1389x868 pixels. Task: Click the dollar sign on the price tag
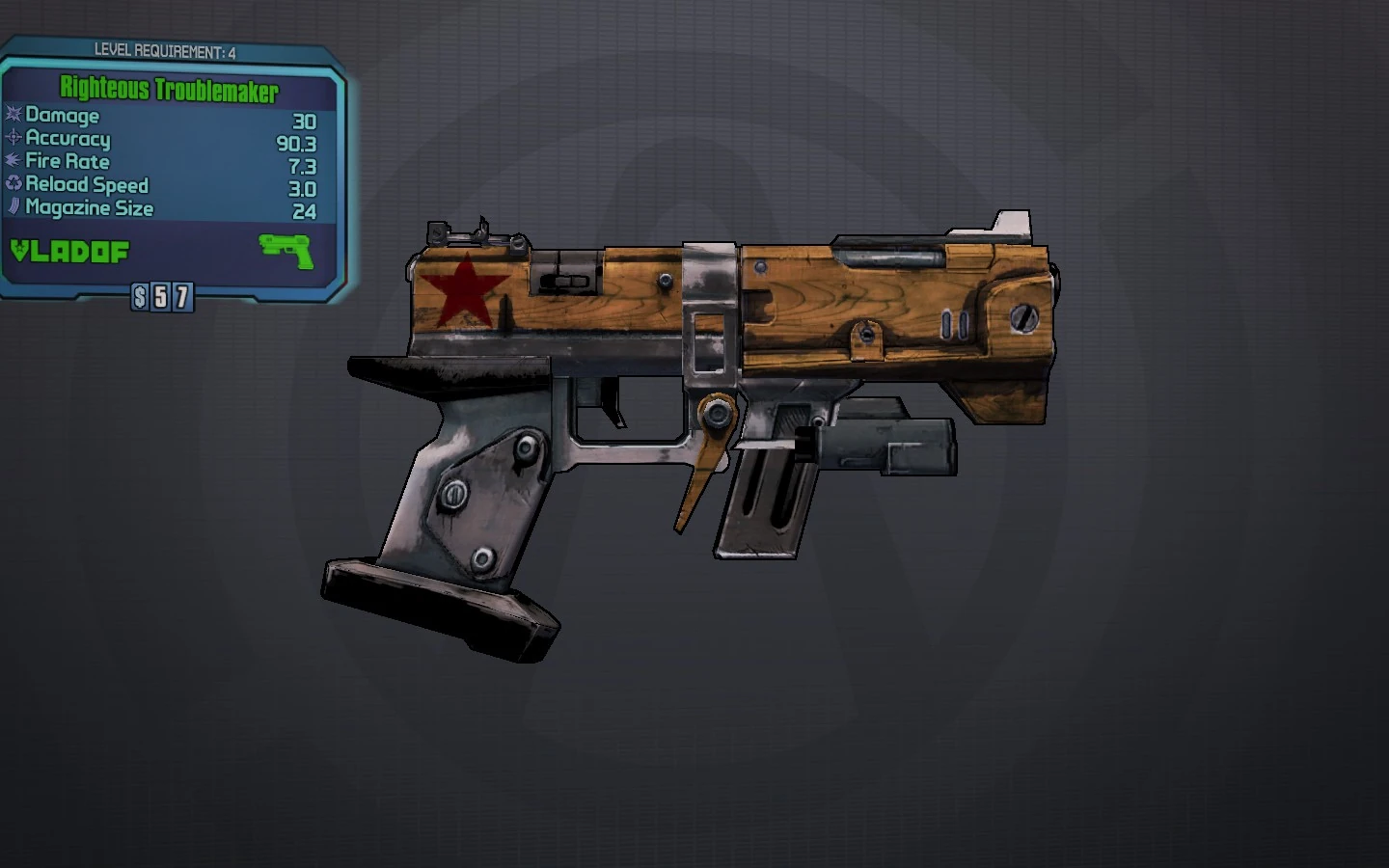[140, 294]
